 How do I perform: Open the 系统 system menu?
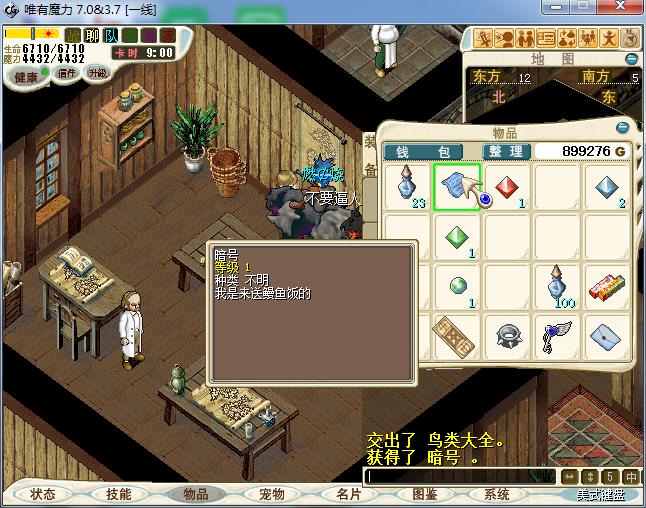point(497,494)
